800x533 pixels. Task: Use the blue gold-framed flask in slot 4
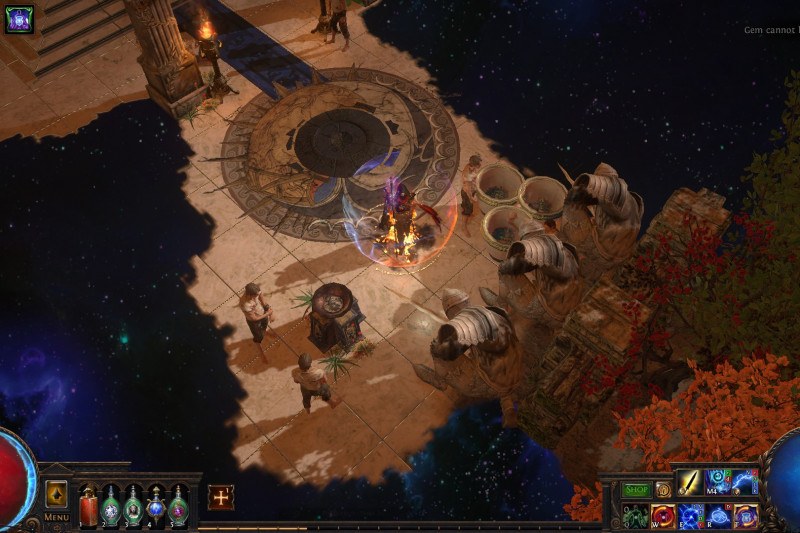pyautogui.click(x=156, y=506)
